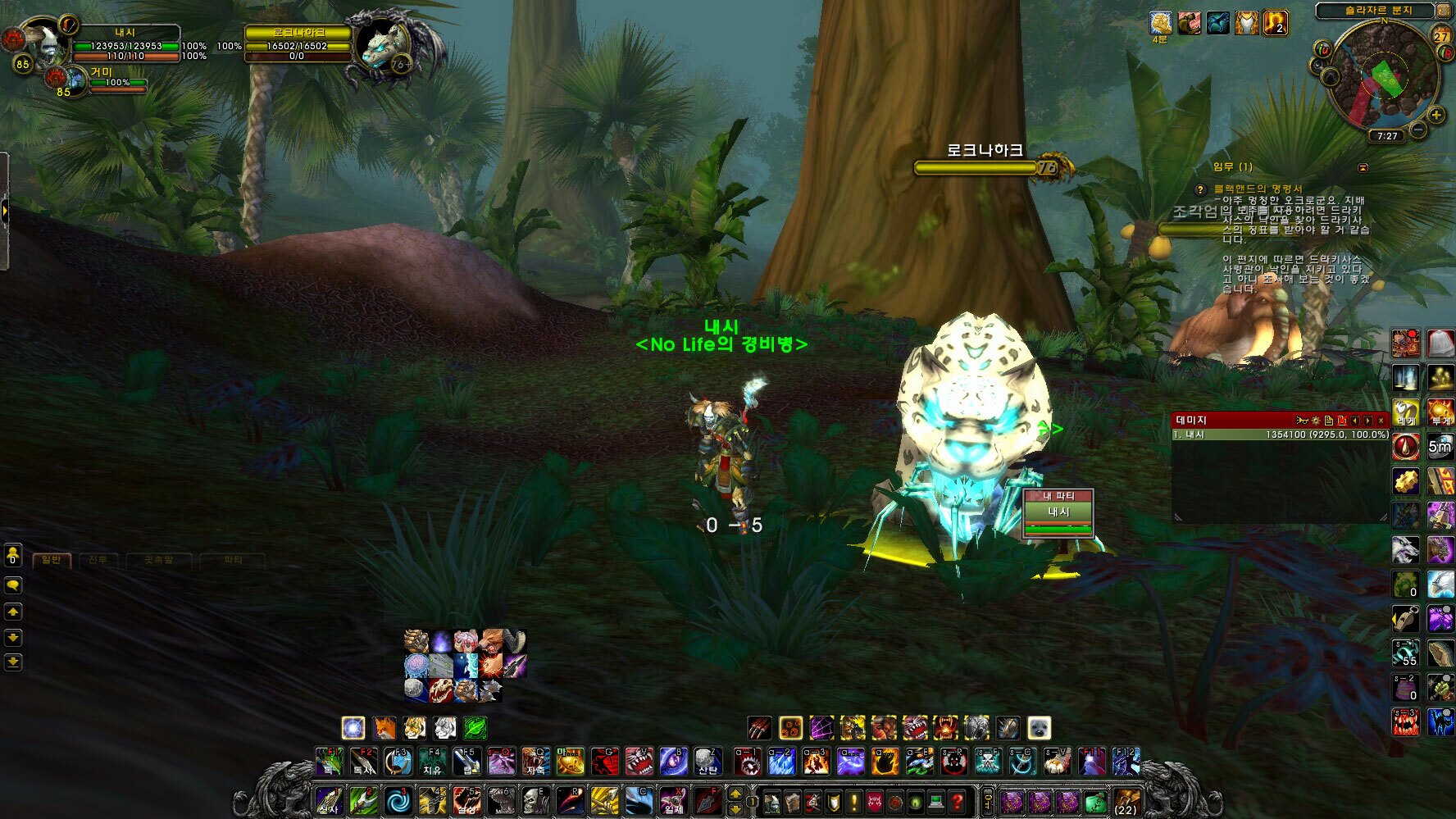The image size is (1456, 819).
Task: Open the world map from the zone title icon
Action: pos(1443,11)
